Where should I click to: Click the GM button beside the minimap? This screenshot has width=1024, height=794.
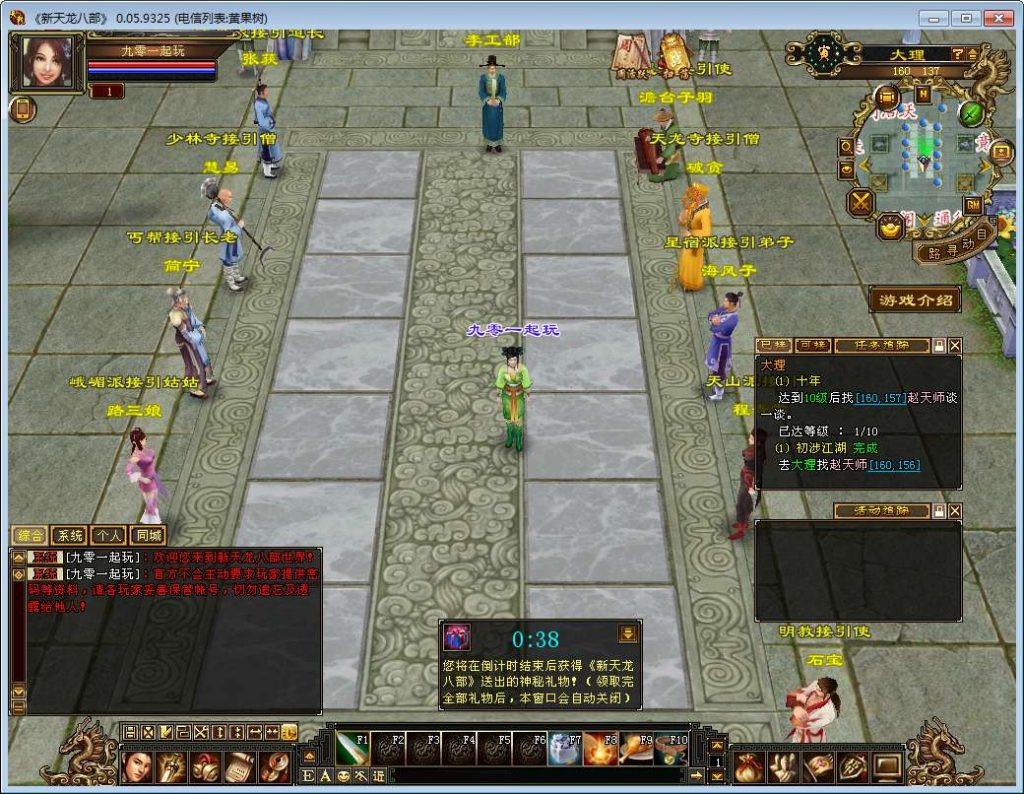(972, 204)
